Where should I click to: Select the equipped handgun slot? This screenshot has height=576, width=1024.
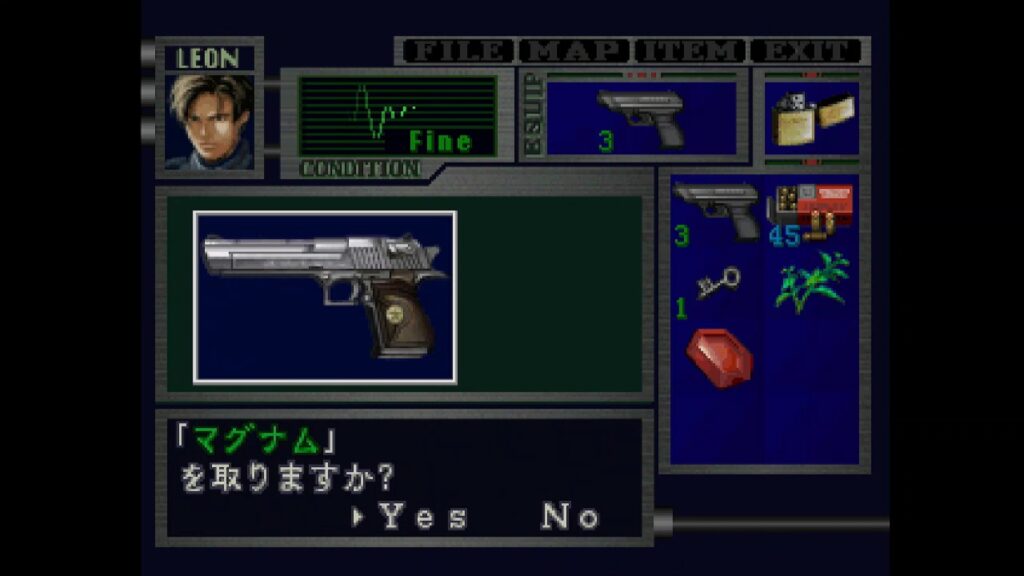640,118
